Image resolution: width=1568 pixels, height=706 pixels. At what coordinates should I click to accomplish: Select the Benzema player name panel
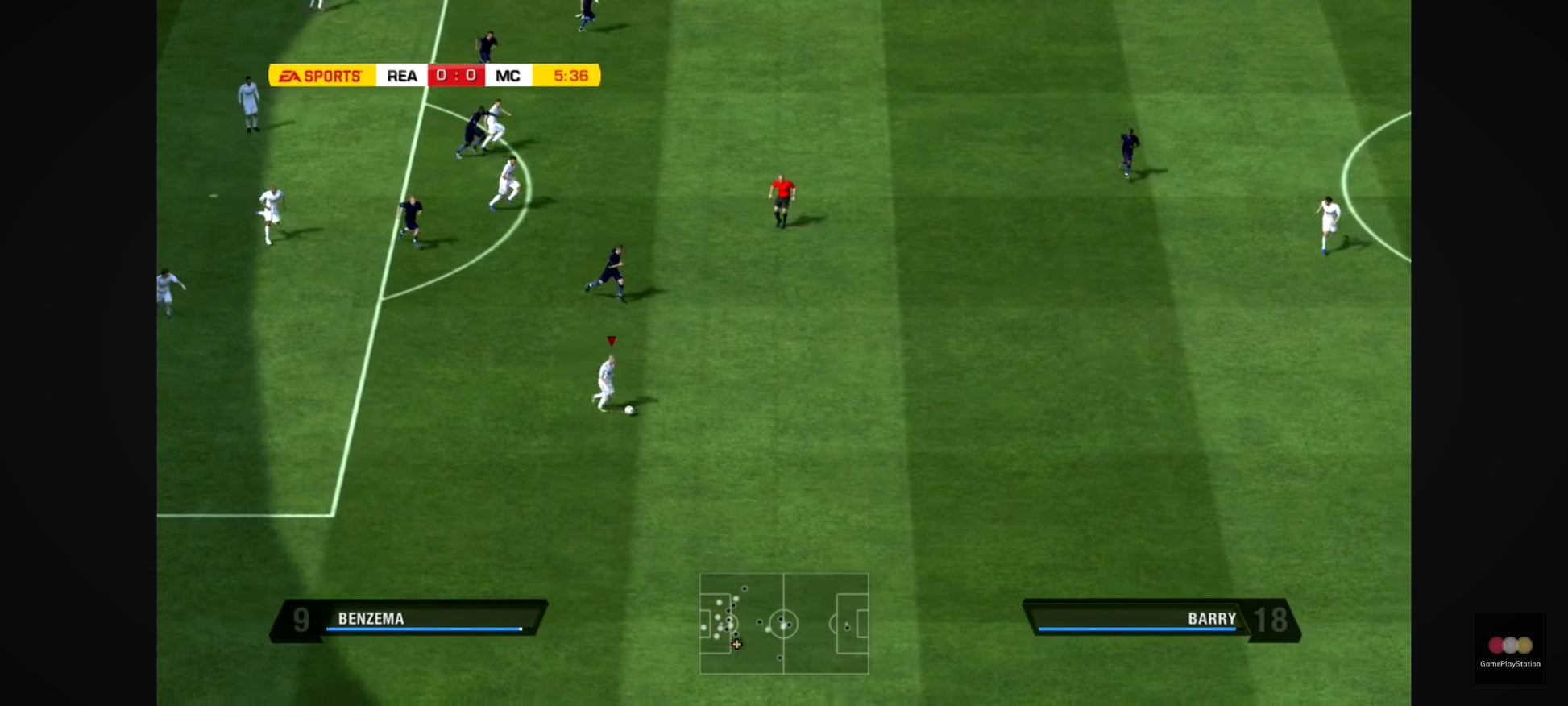pos(409,619)
